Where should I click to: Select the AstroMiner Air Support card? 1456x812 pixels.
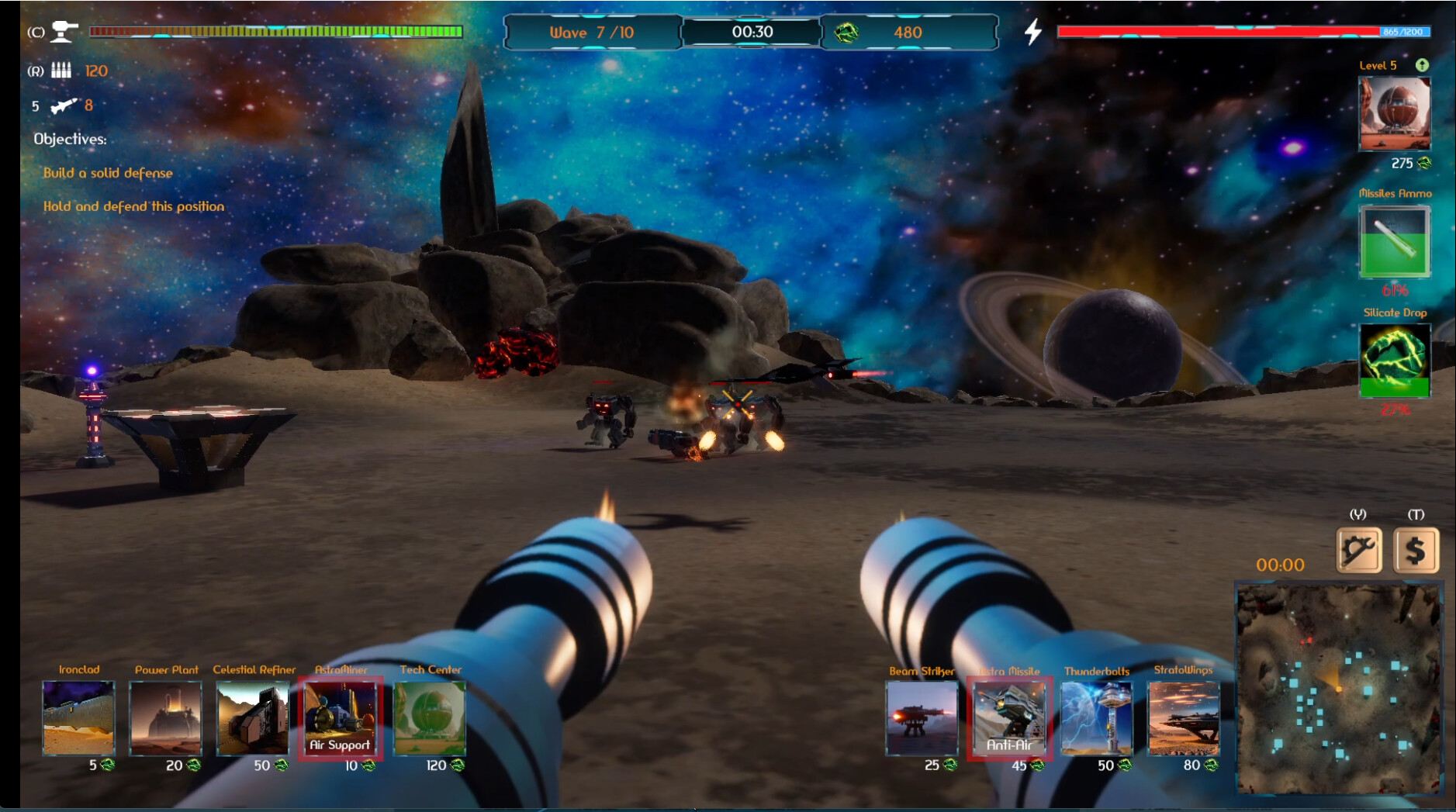tap(340, 717)
